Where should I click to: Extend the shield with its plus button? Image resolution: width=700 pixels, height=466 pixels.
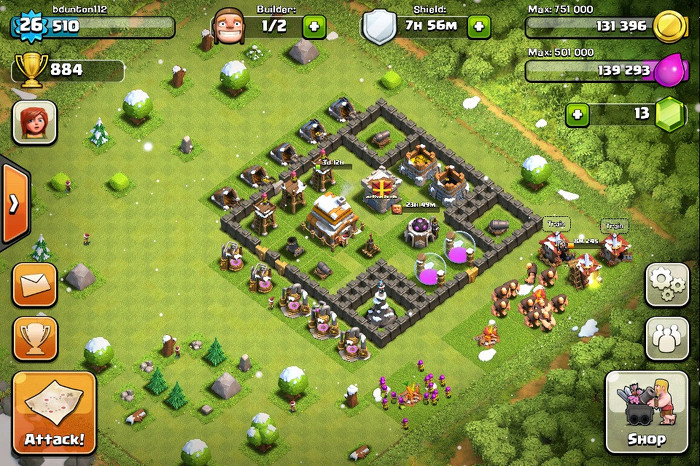click(479, 27)
